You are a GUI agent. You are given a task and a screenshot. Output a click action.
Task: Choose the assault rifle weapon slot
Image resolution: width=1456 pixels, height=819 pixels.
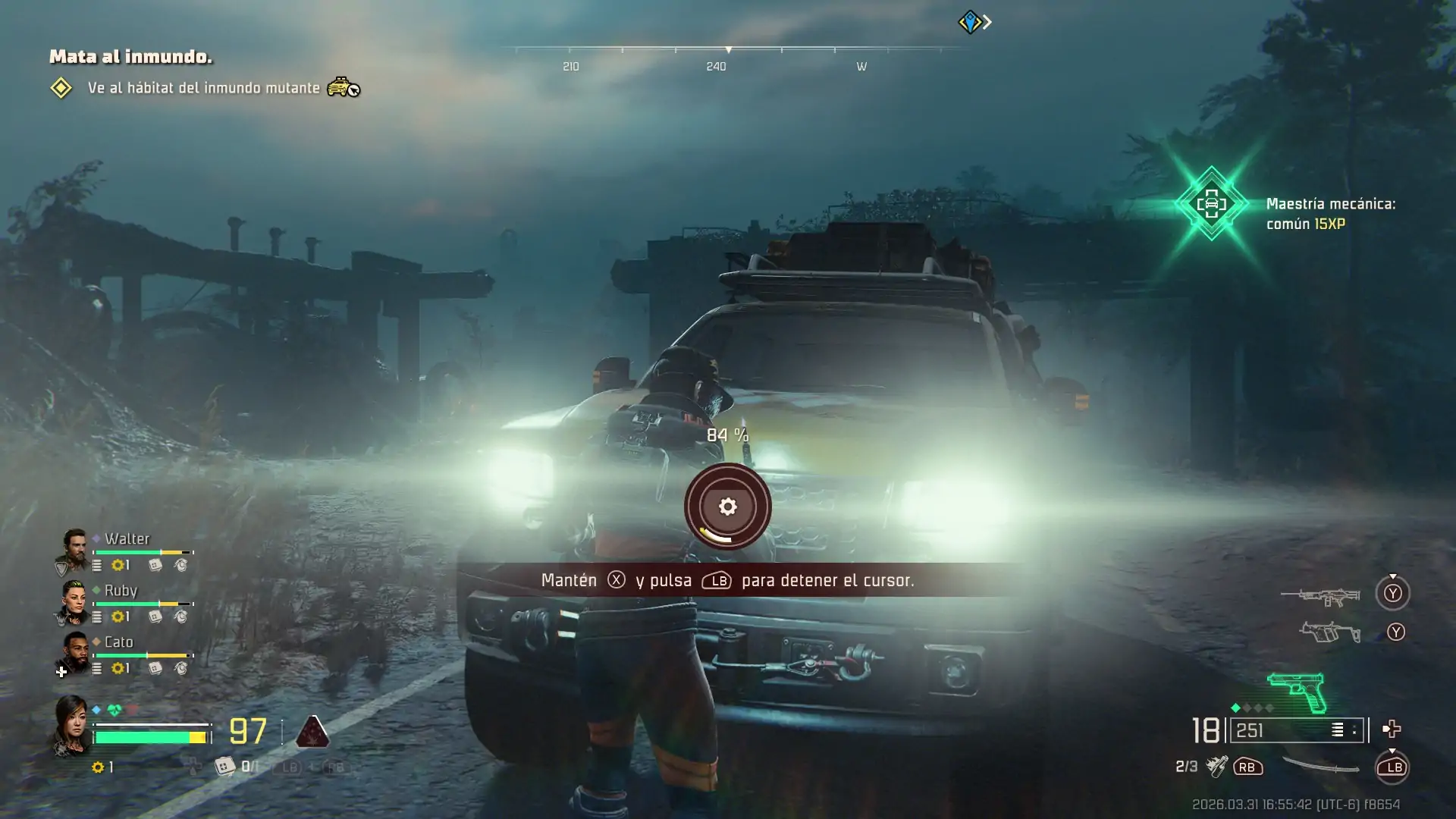coord(1320,596)
